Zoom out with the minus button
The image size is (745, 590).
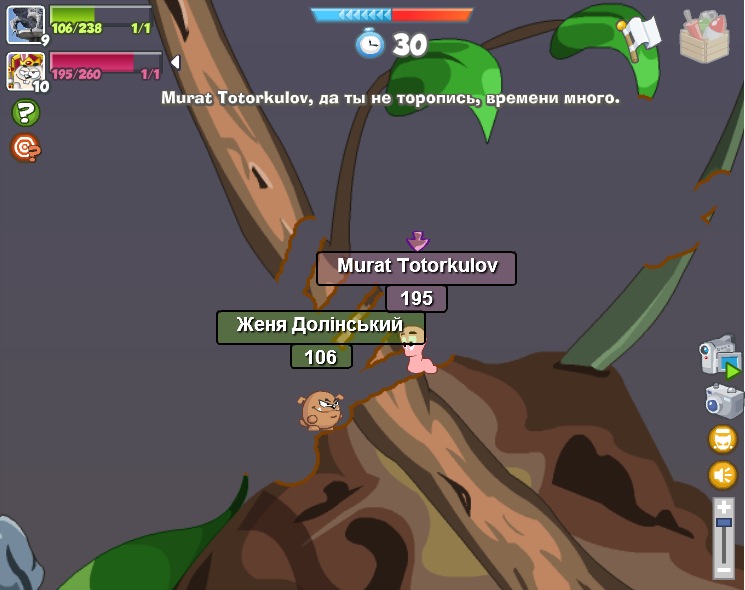pyautogui.click(x=723, y=570)
